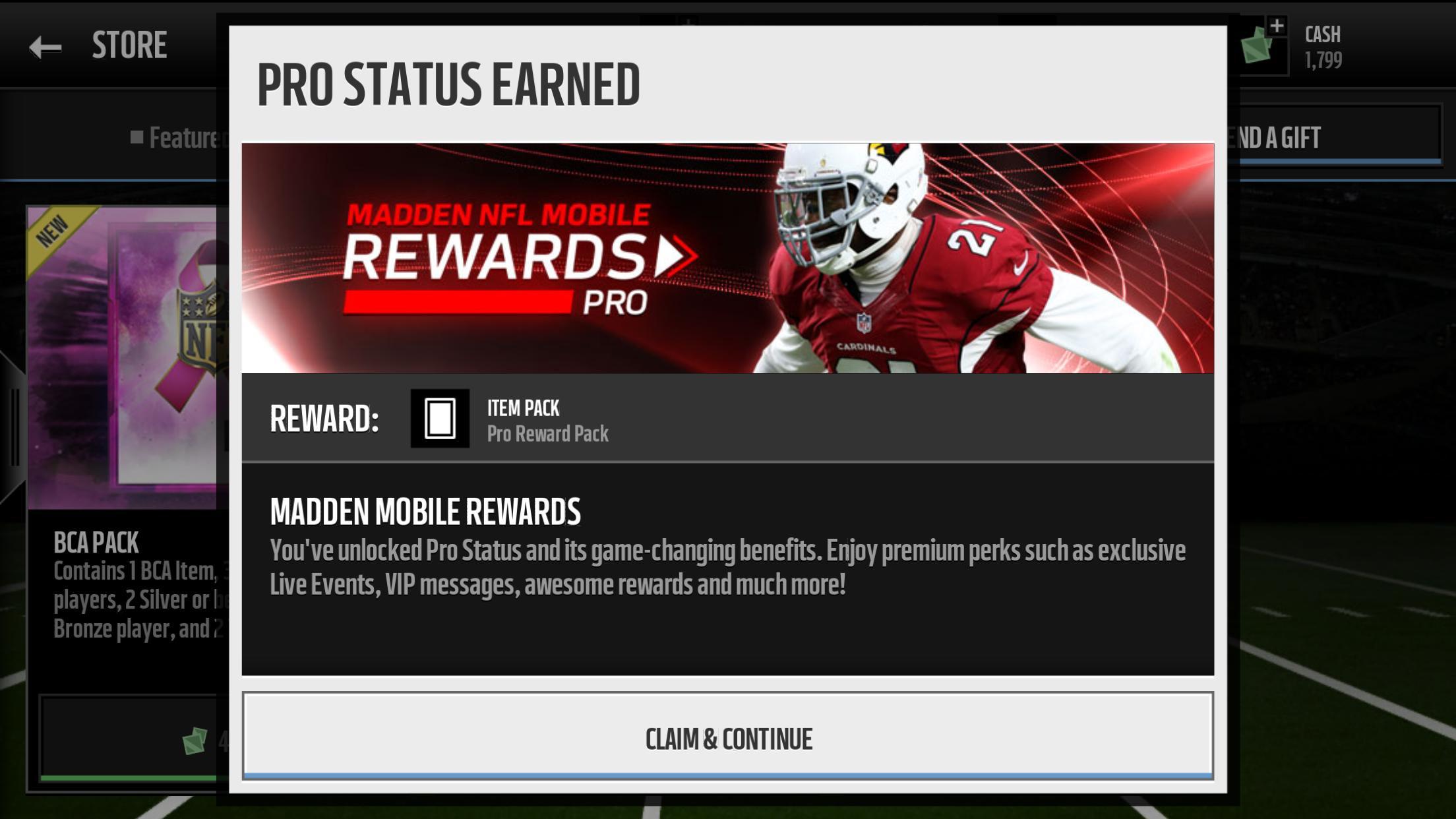
Task: Expand the Pro Reward Pack details
Action: pos(548,433)
